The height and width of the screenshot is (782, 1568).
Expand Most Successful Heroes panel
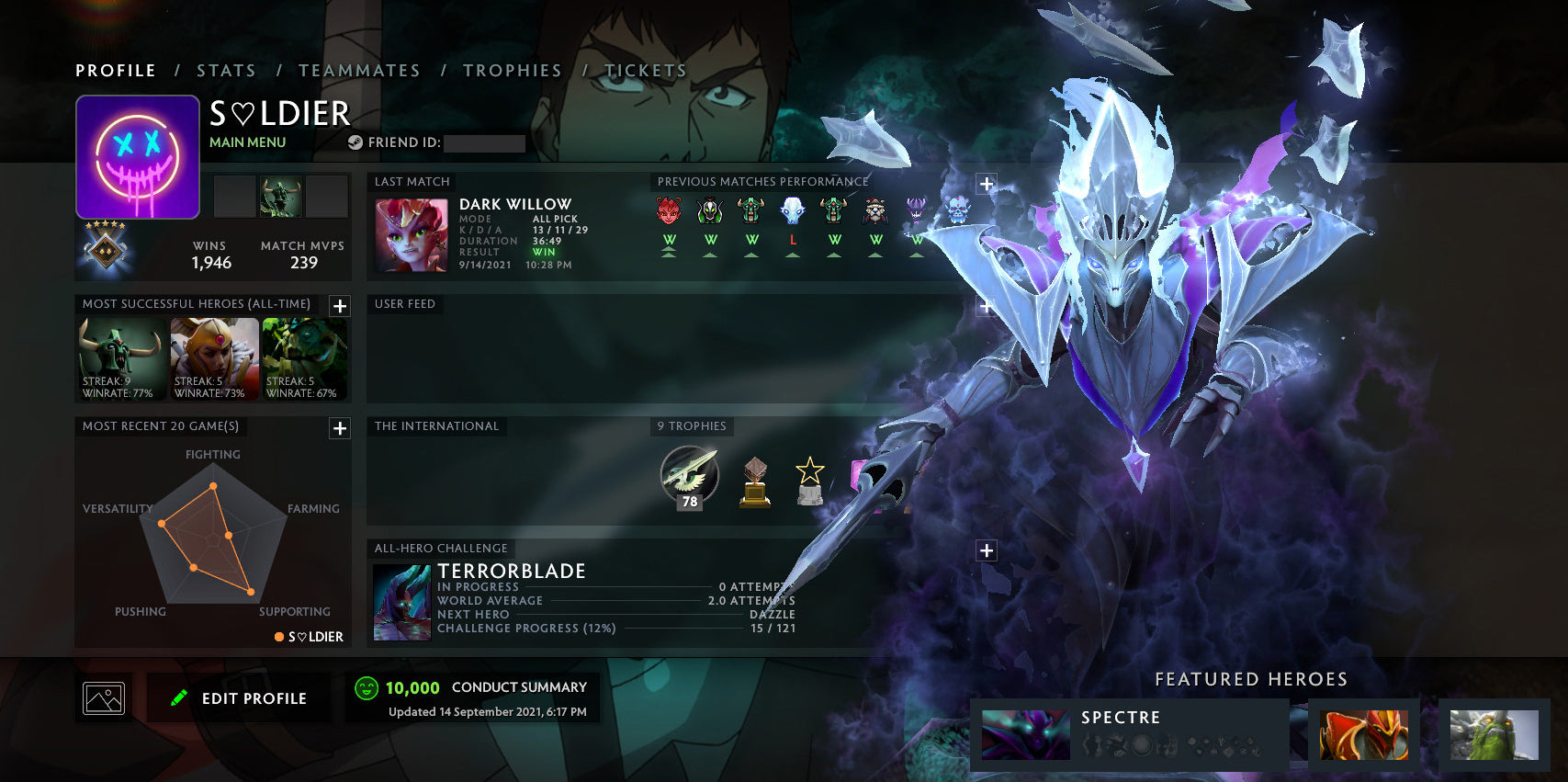(x=340, y=306)
